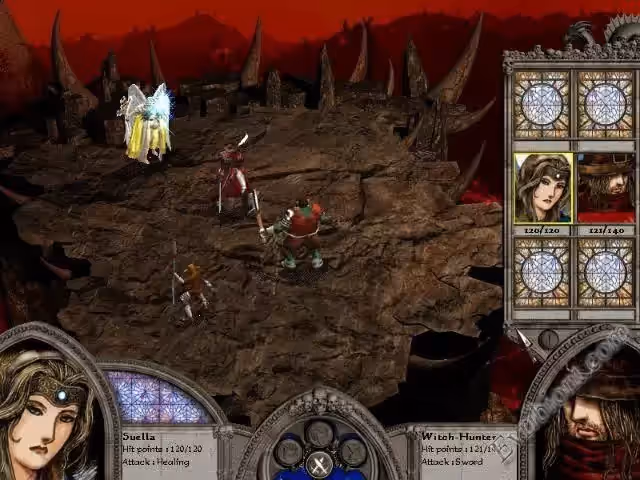Activate the crossed swords battle button
Screen dimensions: 640x480
coord(320,463)
